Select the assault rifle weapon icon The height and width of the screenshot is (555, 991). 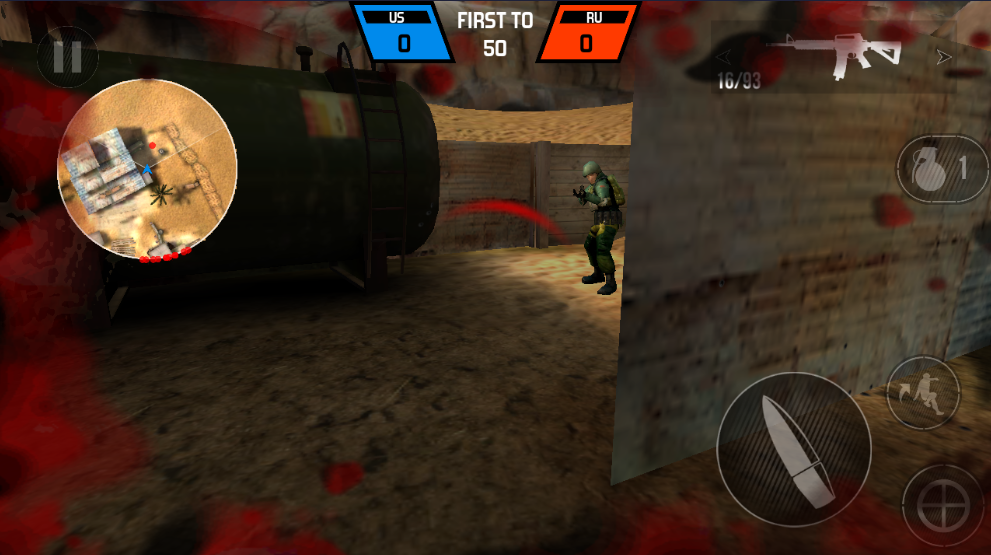click(833, 56)
